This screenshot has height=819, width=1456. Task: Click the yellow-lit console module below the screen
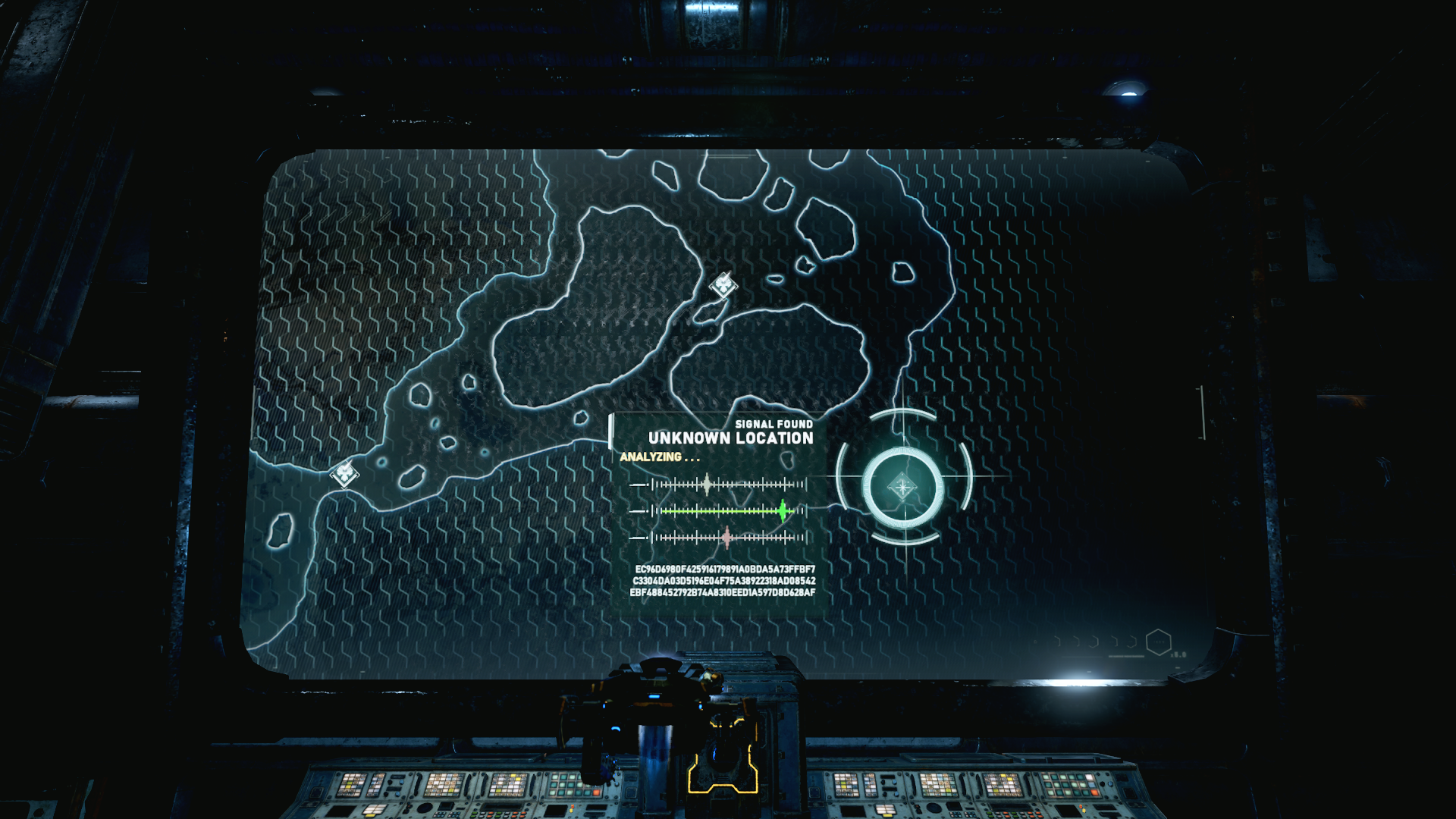click(x=724, y=773)
